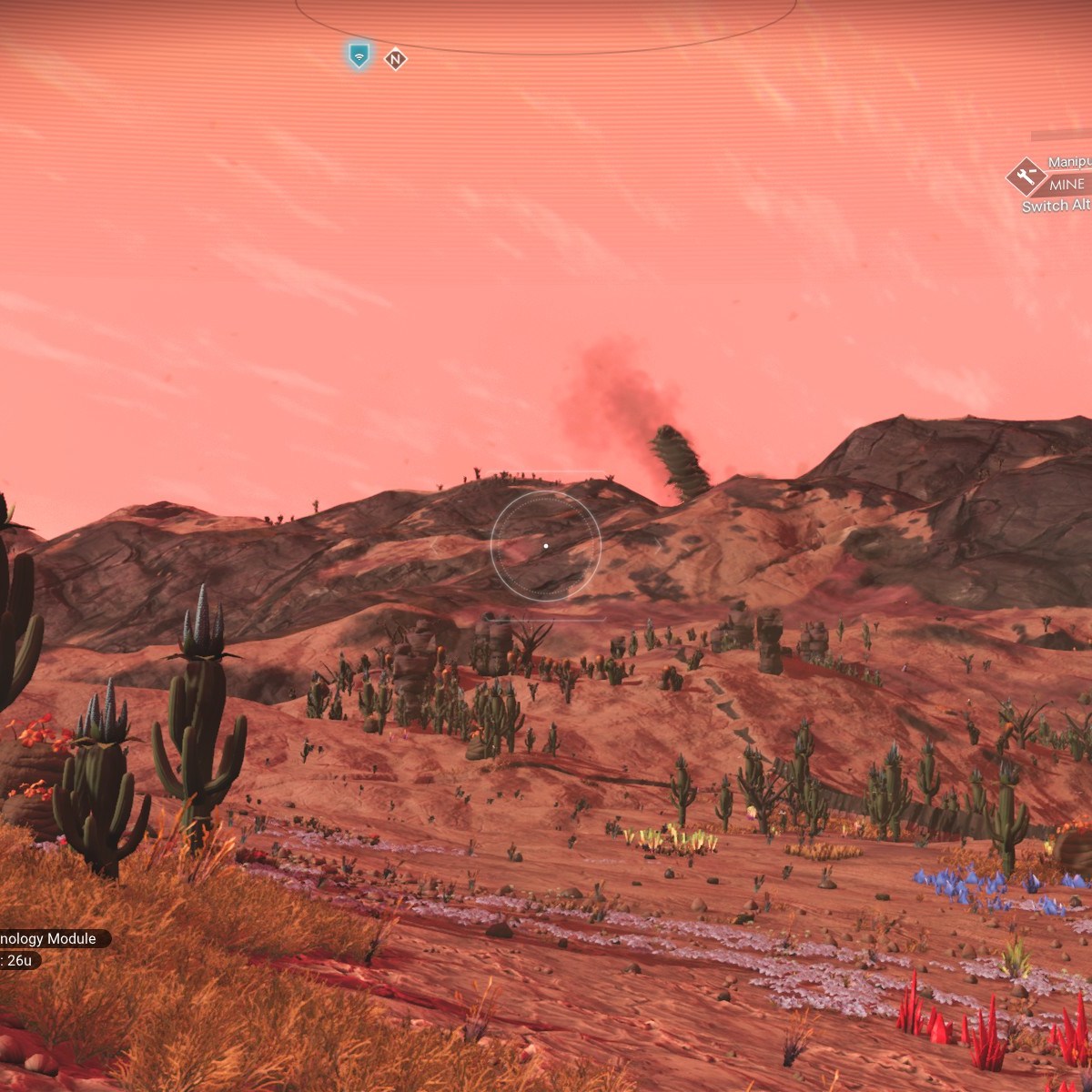Select the blue signal marker on the compass
The width and height of the screenshot is (1092, 1092).
coord(360,56)
